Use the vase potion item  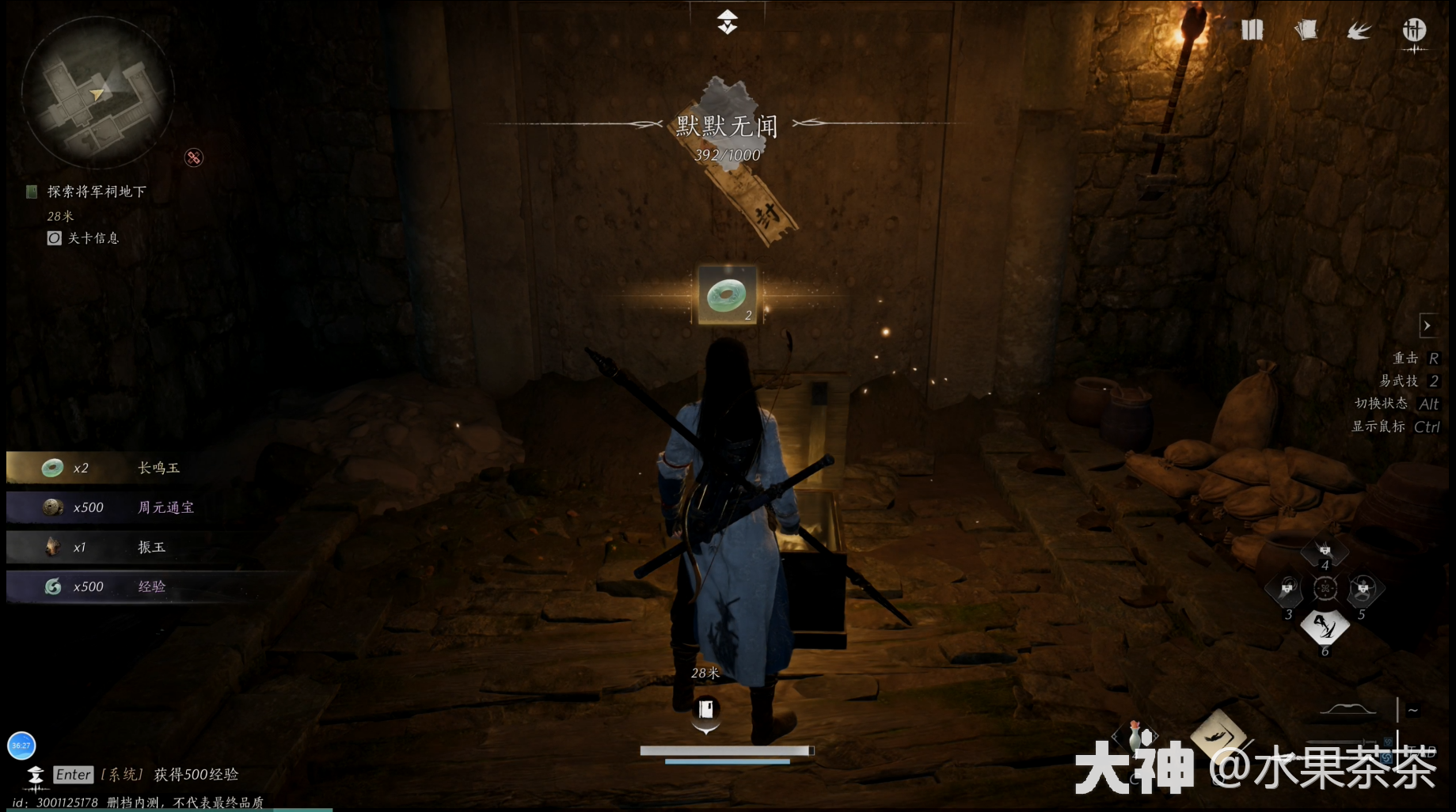point(1135,736)
